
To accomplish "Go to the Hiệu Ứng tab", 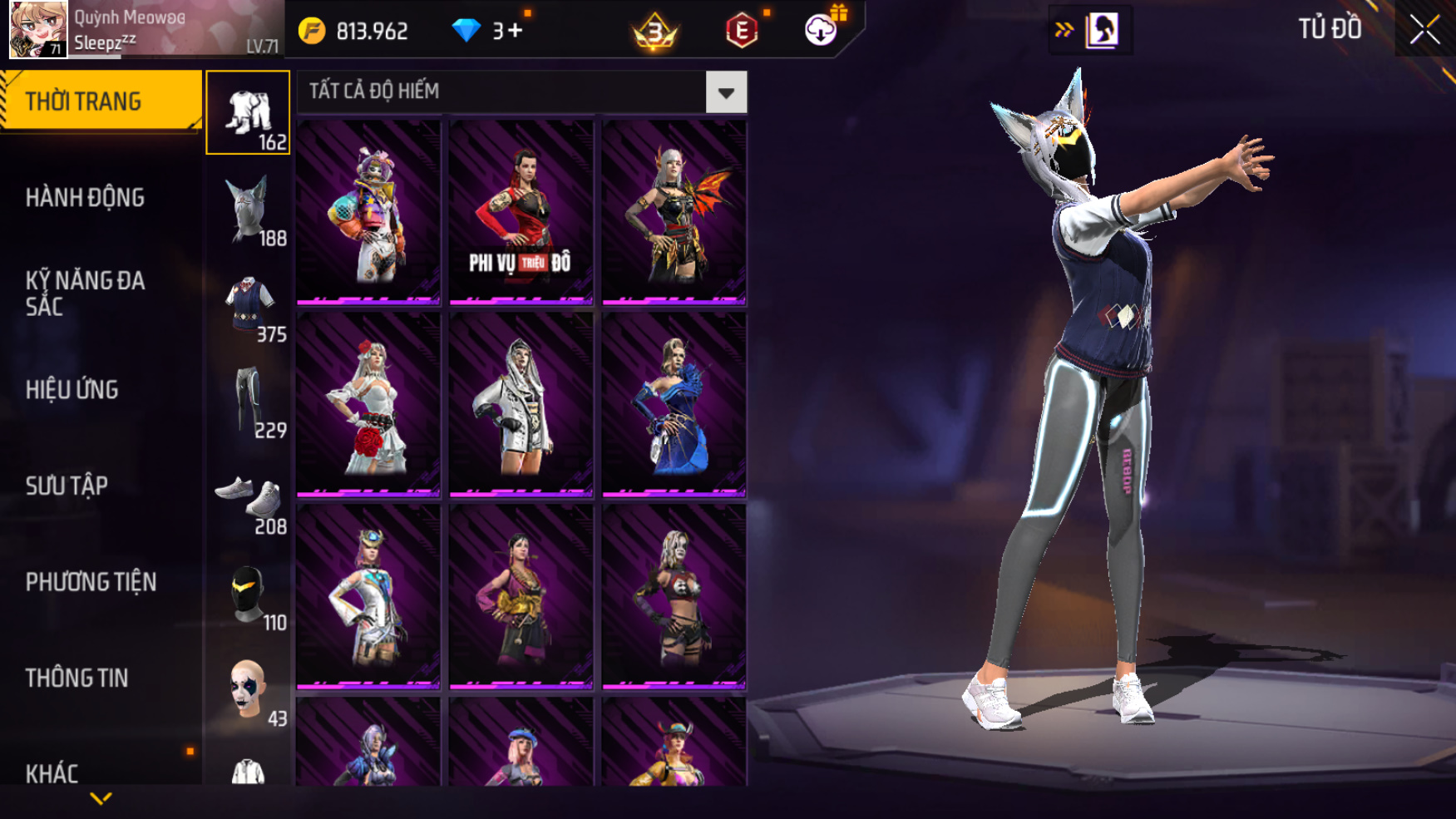I will [72, 390].
